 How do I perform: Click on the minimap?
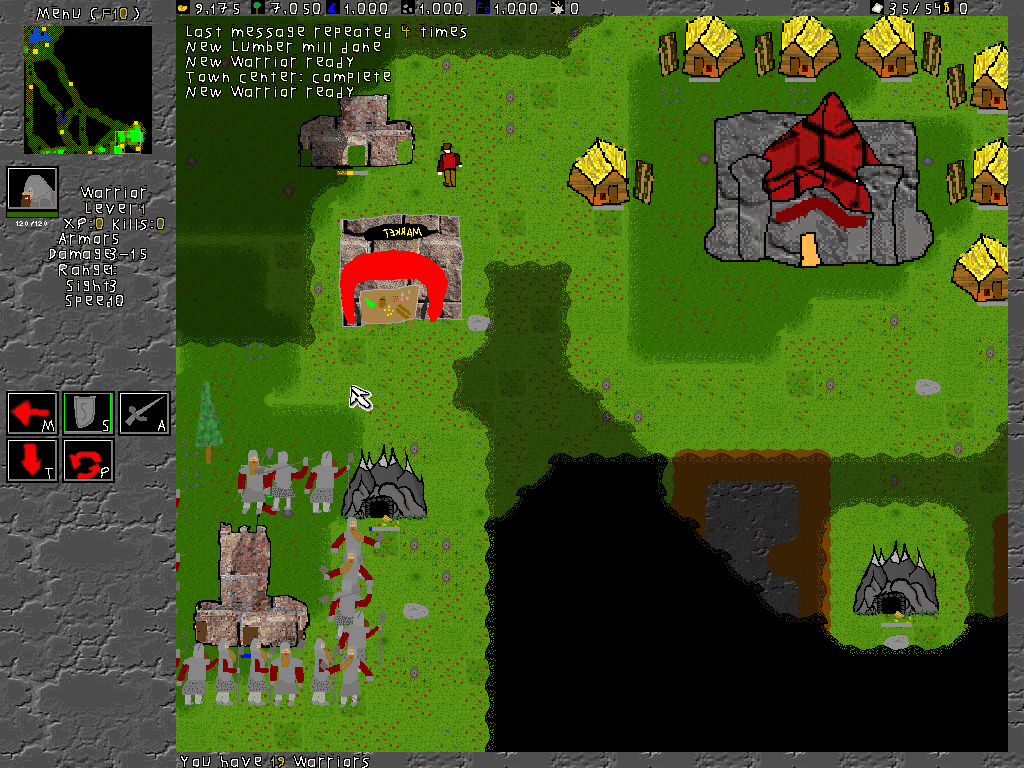point(88,89)
